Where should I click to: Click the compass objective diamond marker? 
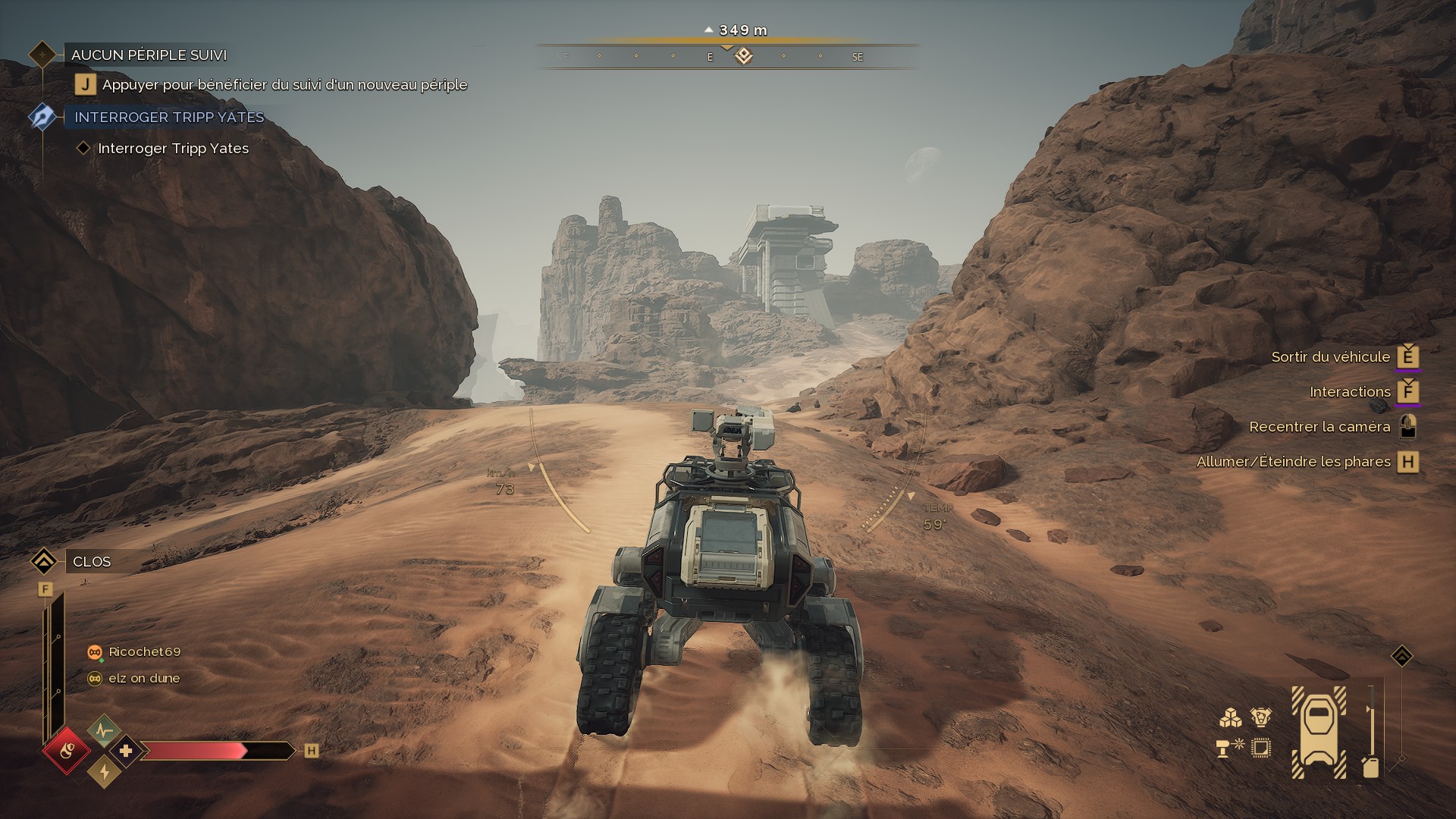[743, 56]
